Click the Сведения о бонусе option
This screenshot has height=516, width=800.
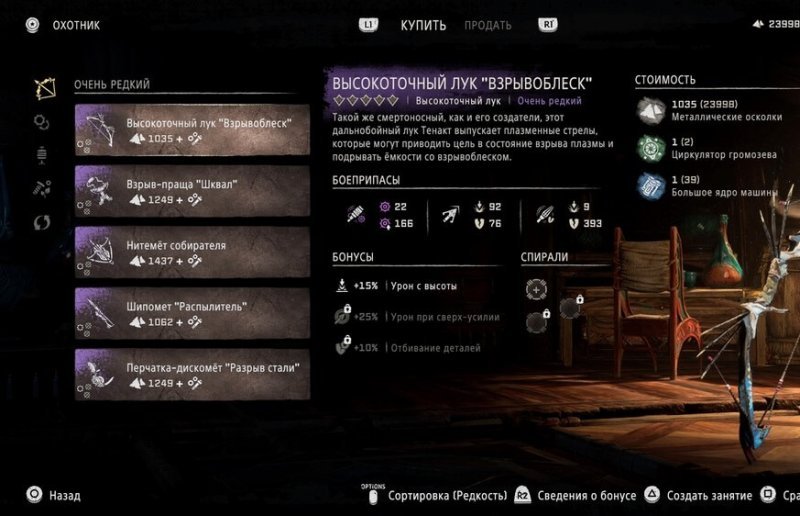point(584,495)
